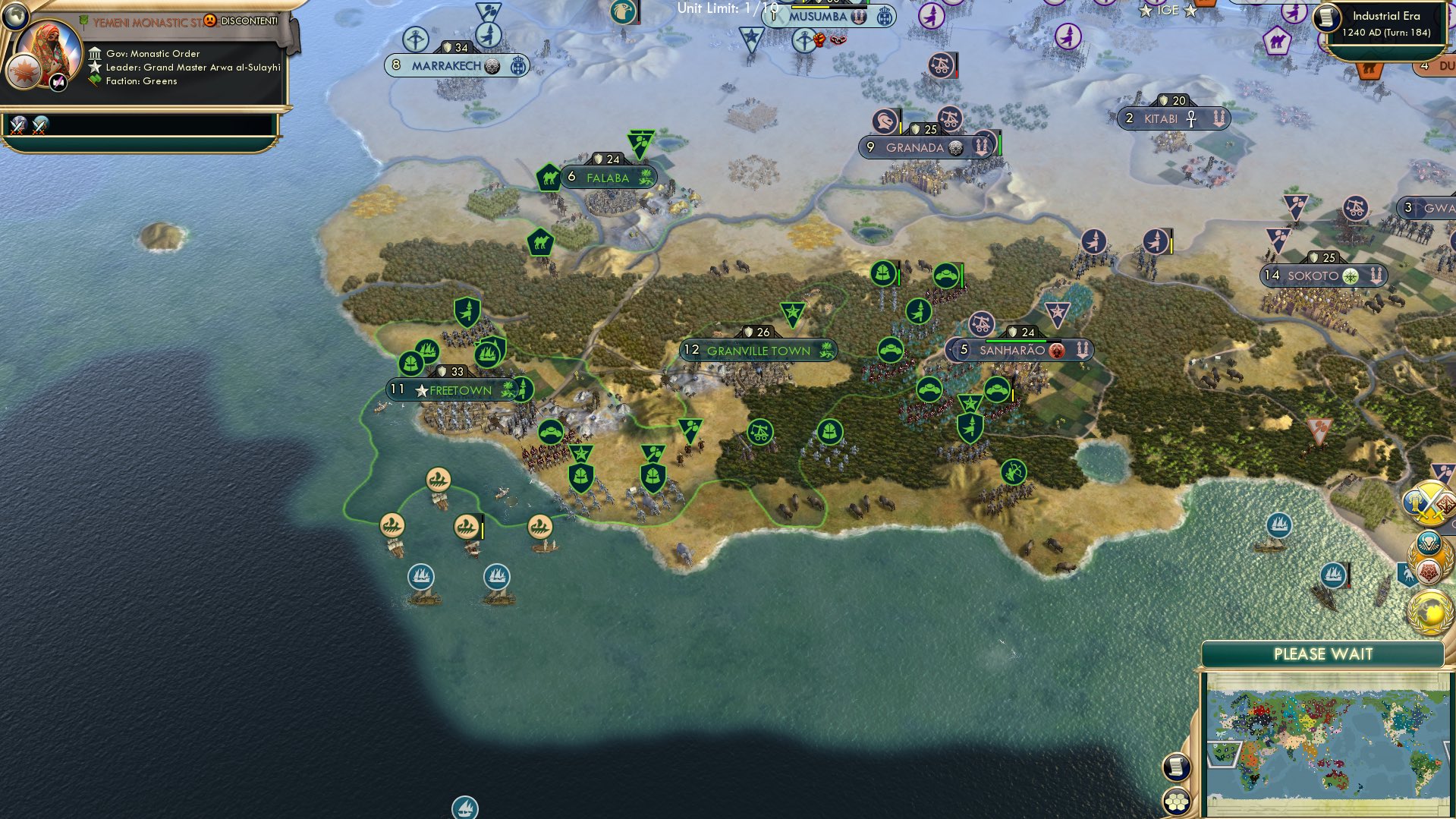
Task: Open the Military Overview crossed-swords icon
Action: pos(1430,502)
